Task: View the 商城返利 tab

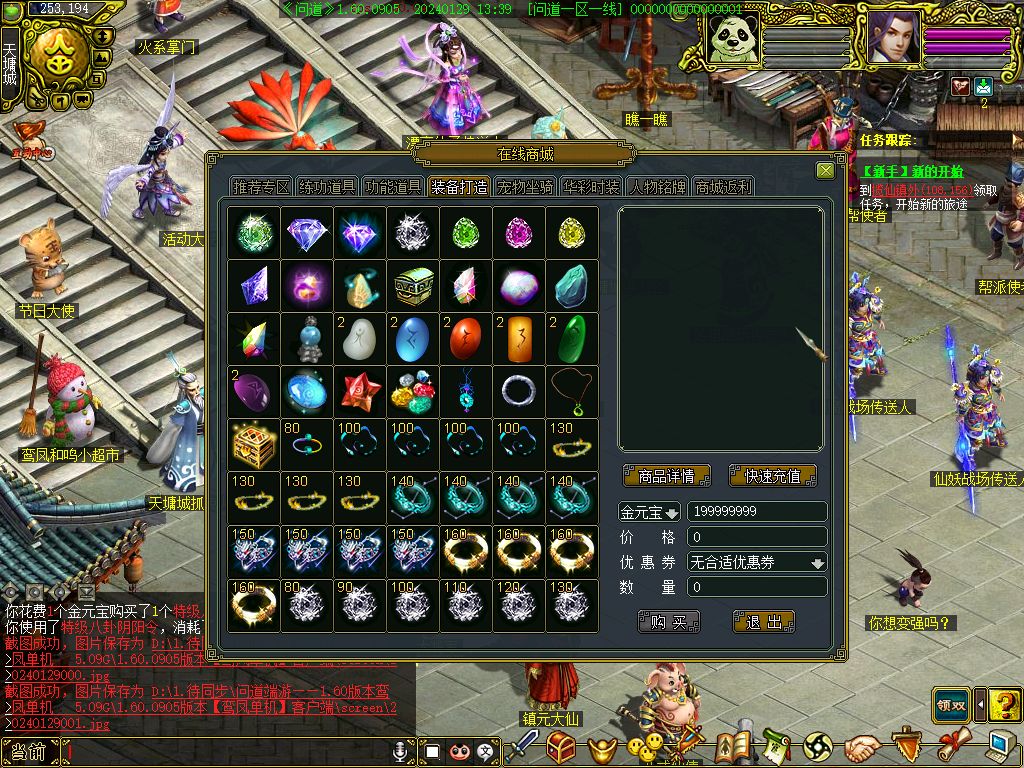Action: (723, 187)
